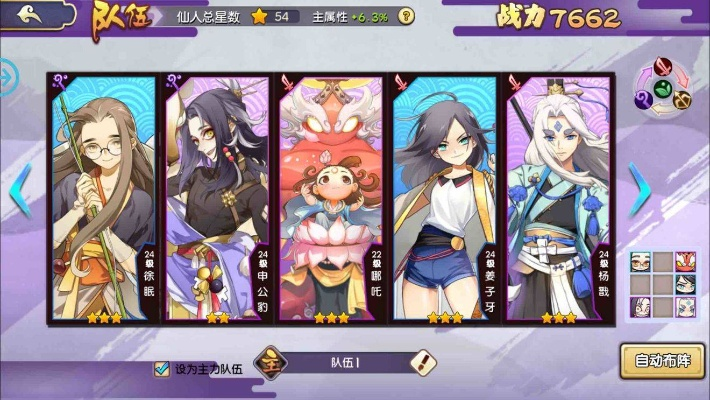Open the formation grid of hero portraits
Viewport: 710px width, 400px height.
[662, 285]
